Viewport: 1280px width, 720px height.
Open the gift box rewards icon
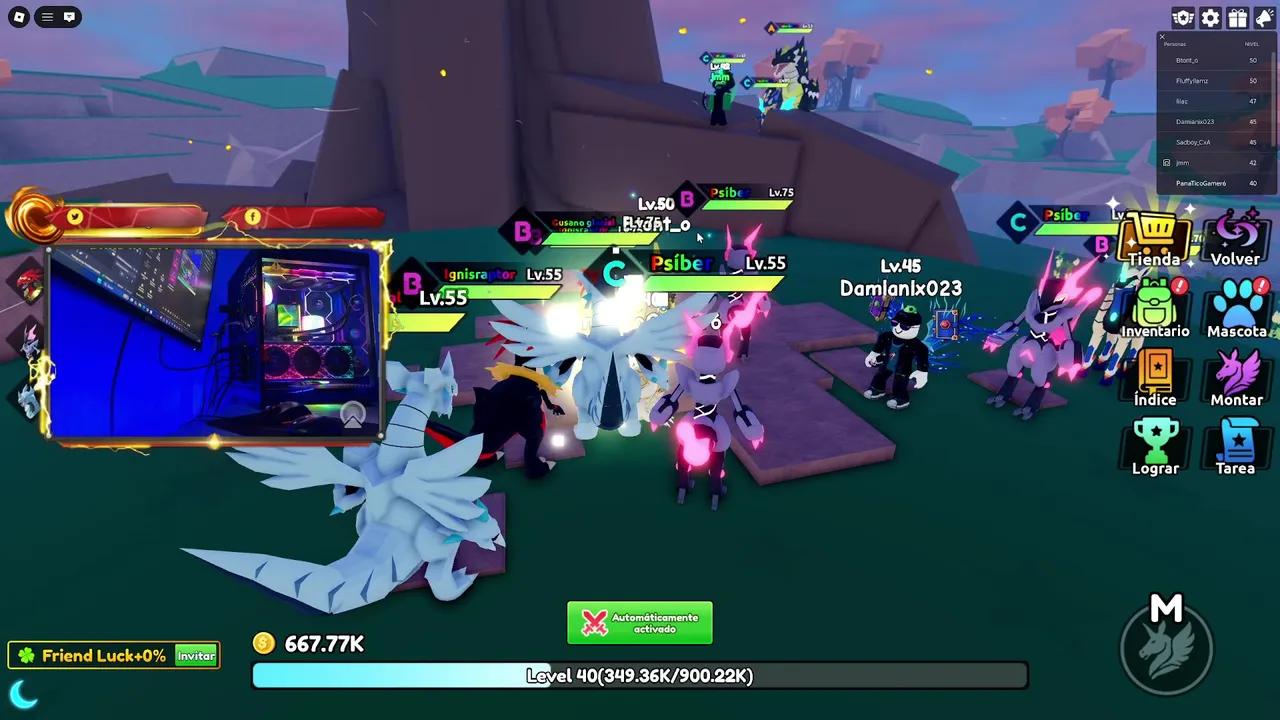click(x=1237, y=18)
